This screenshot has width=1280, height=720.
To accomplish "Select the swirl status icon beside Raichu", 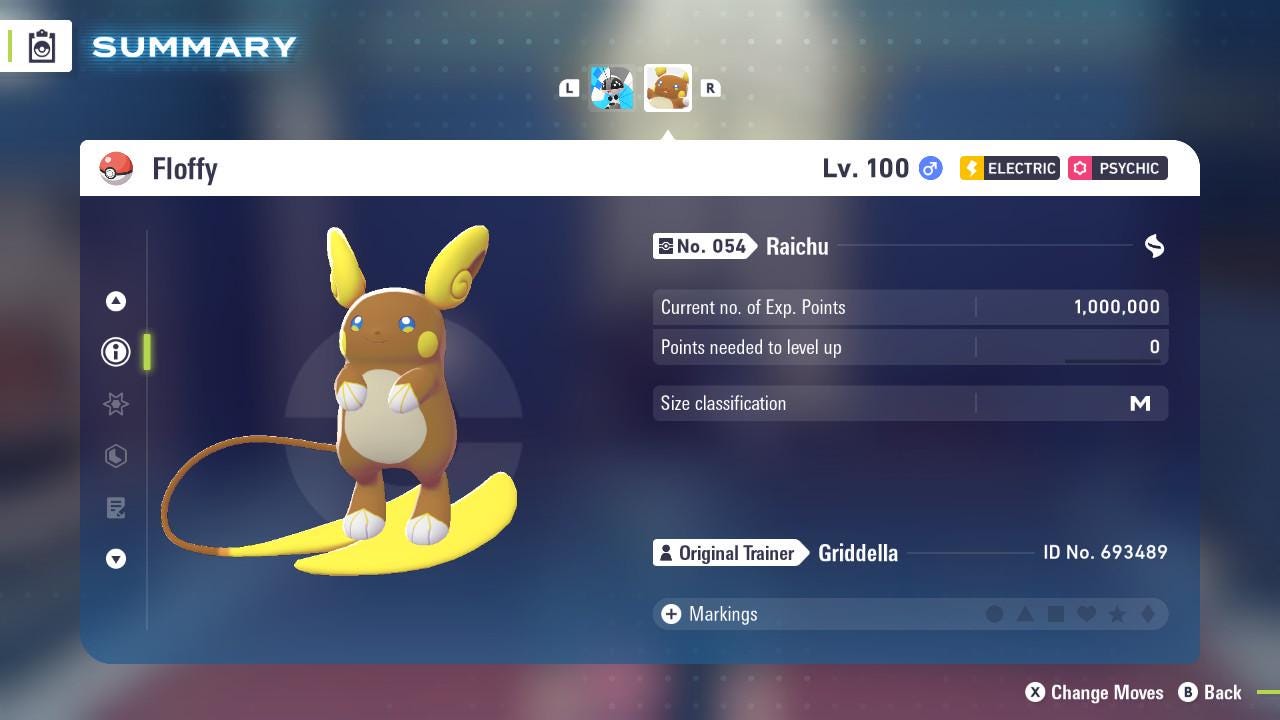I will 1154,246.
